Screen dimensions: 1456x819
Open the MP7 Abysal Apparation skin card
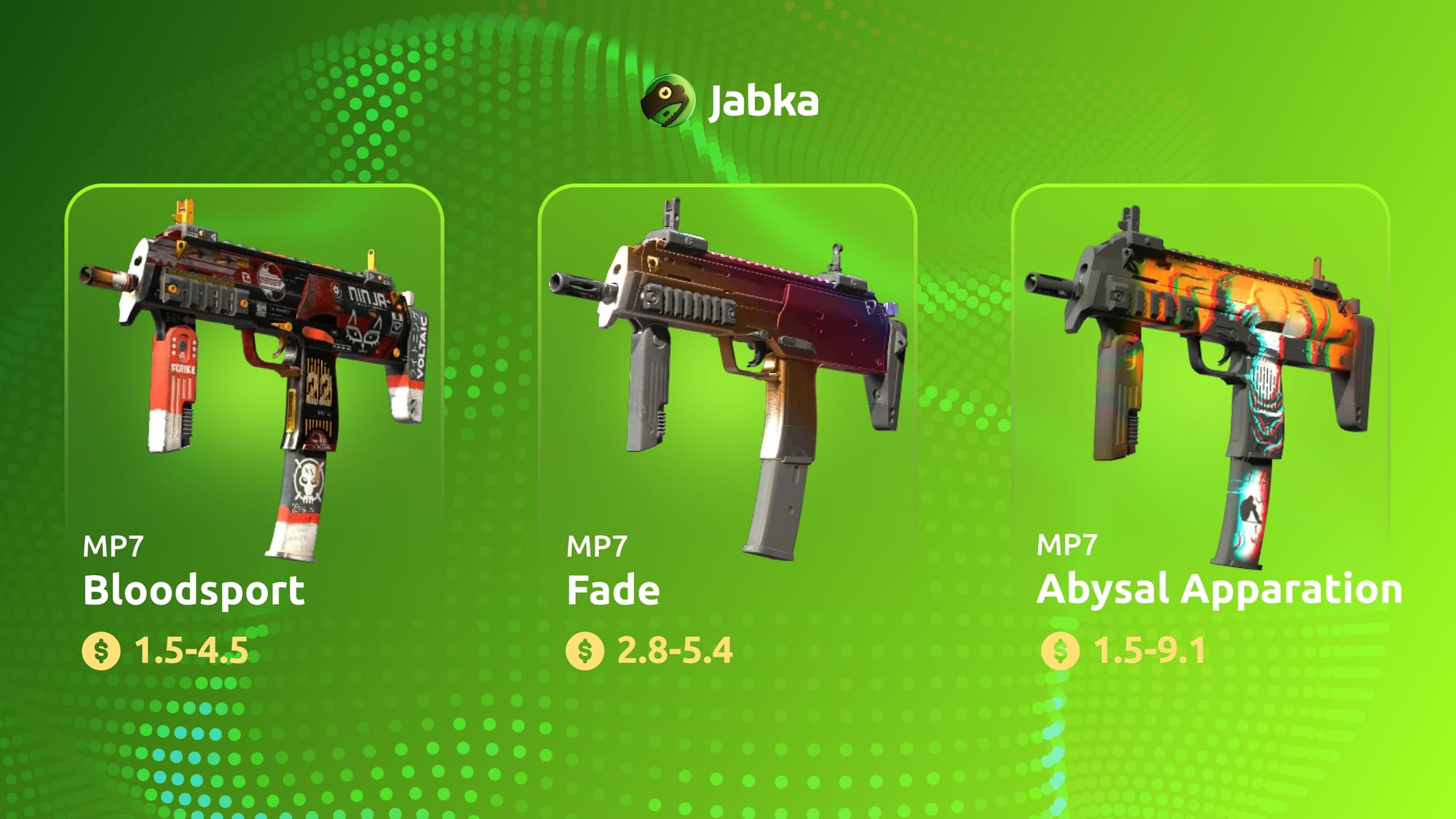pyautogui.click(x=1200, y=379)
